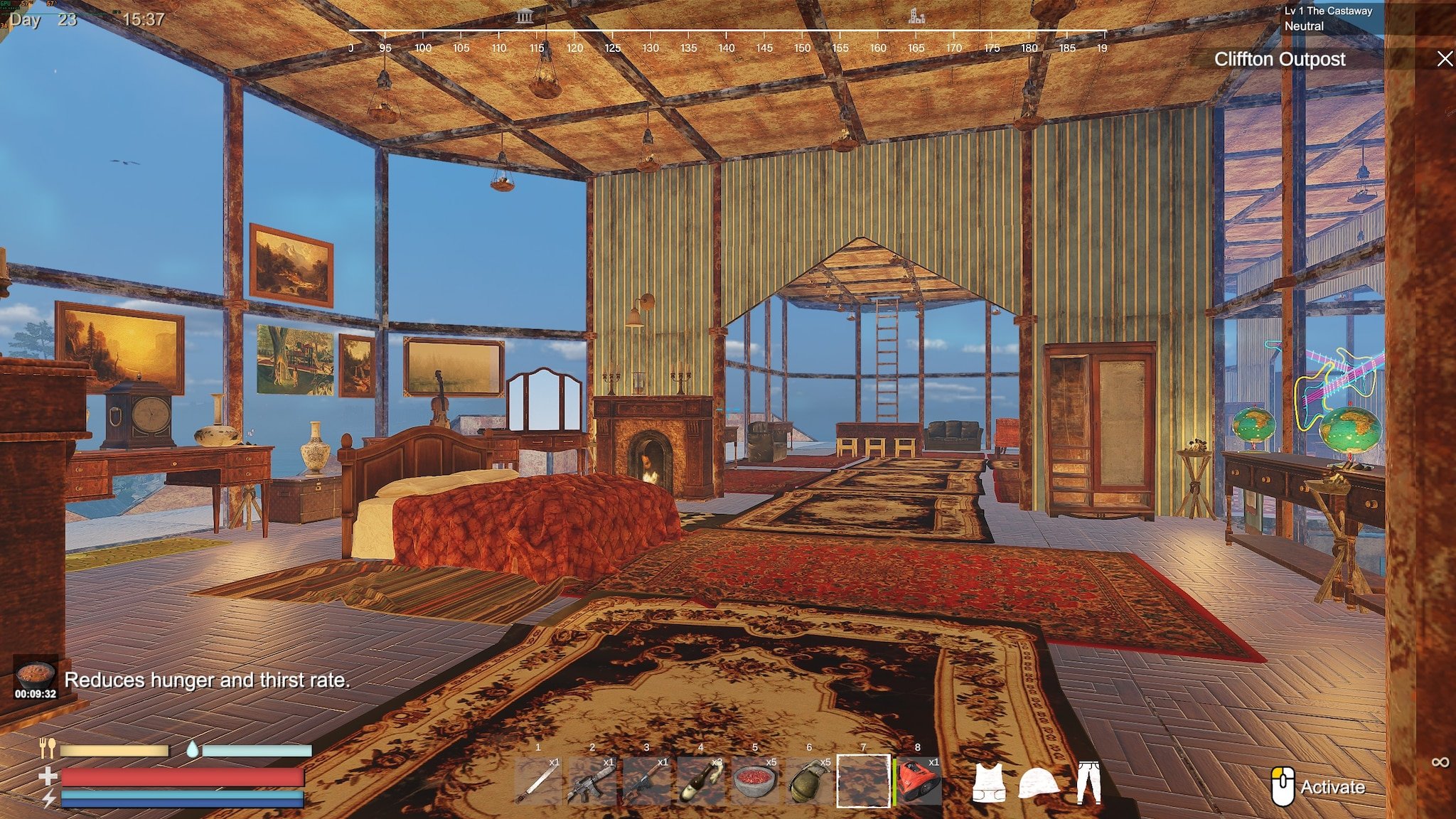Open the body armor vest equipment slot

989,783
